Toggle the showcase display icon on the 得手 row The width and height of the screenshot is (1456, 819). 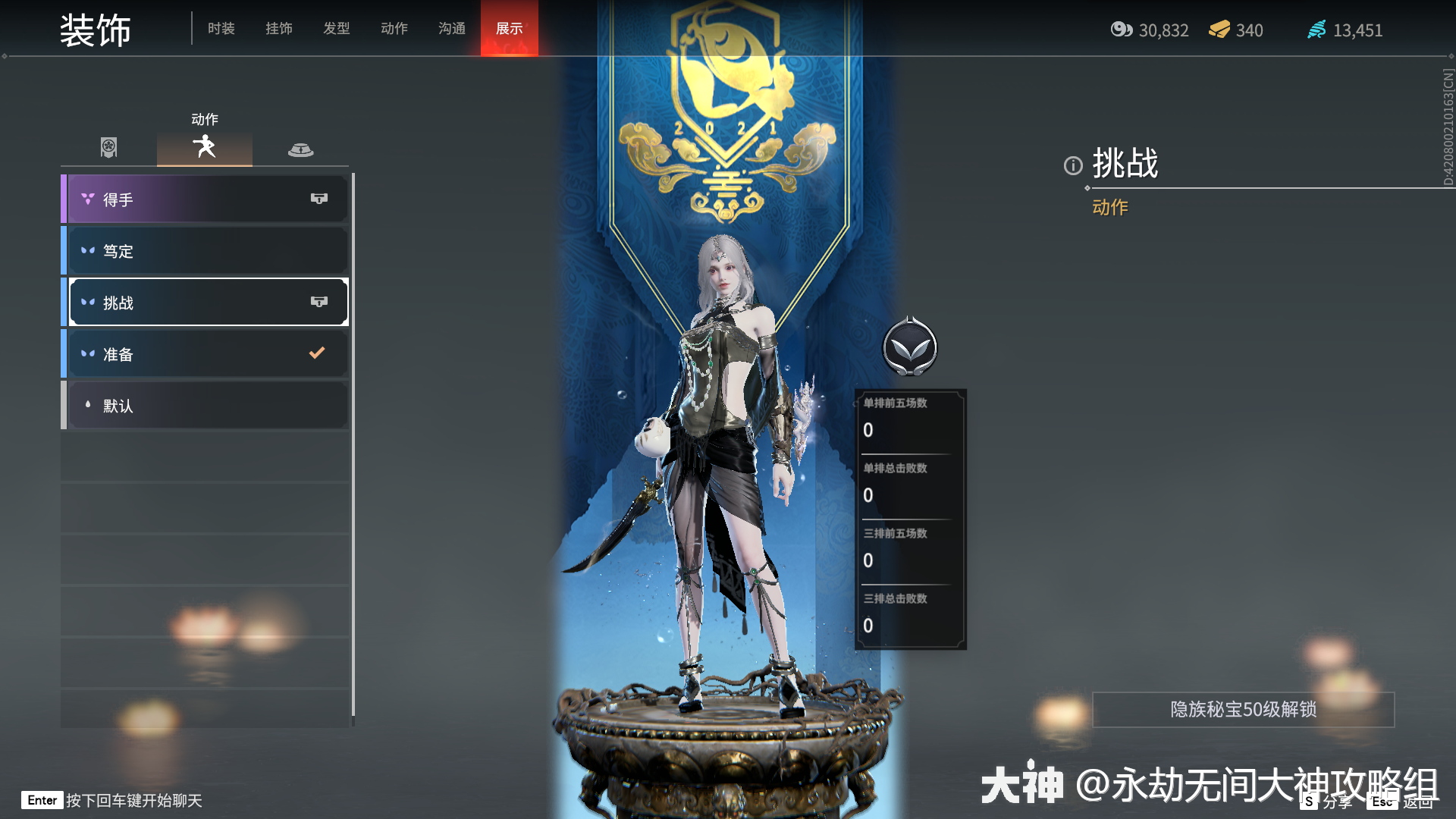(x=318, y=198)
